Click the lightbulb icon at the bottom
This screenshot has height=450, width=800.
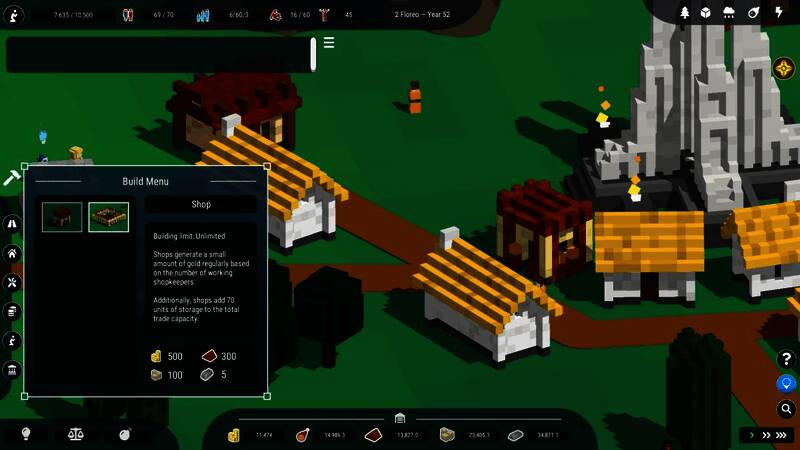coord(27,434)
